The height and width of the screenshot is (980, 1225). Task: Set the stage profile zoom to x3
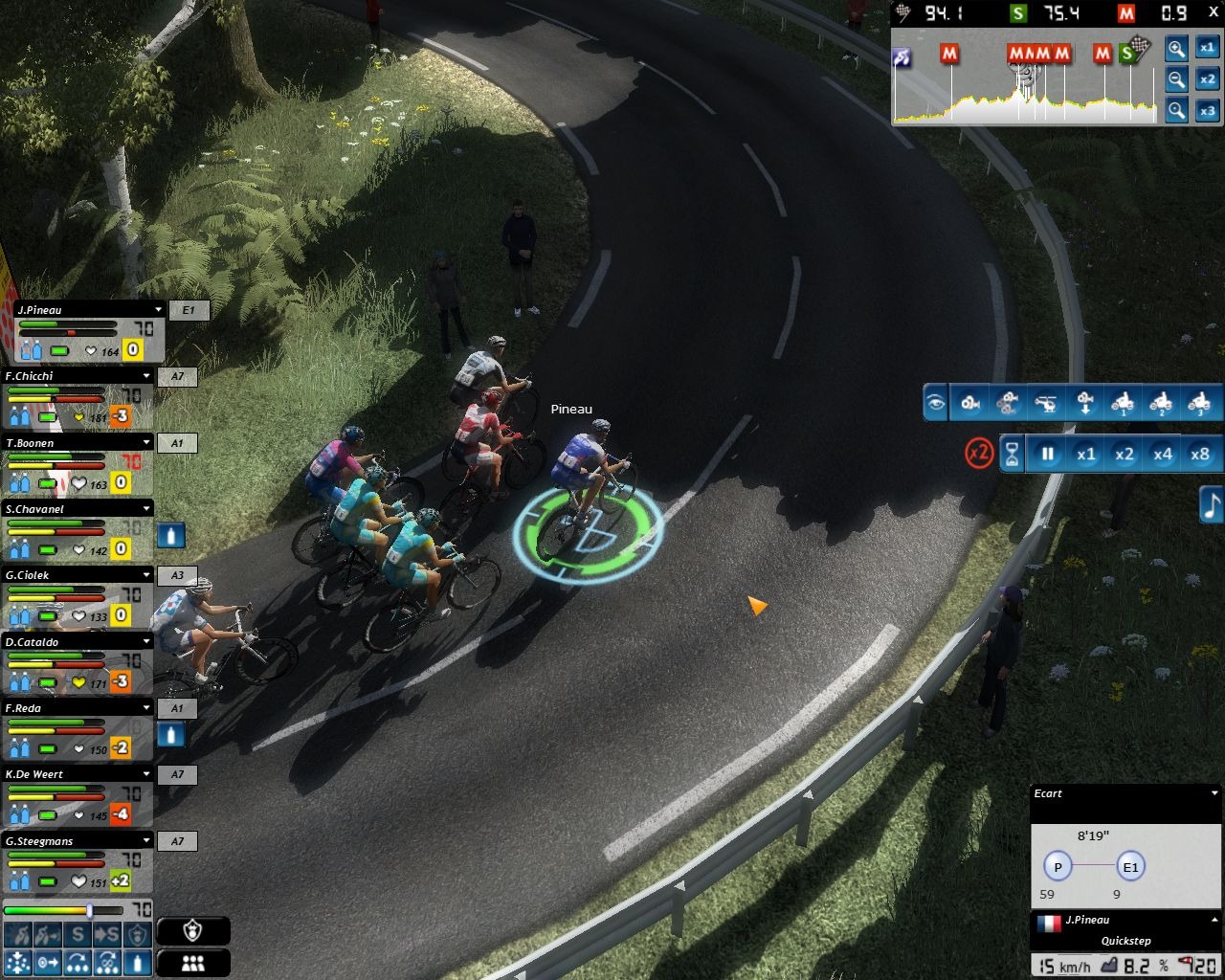(1208, 111)
